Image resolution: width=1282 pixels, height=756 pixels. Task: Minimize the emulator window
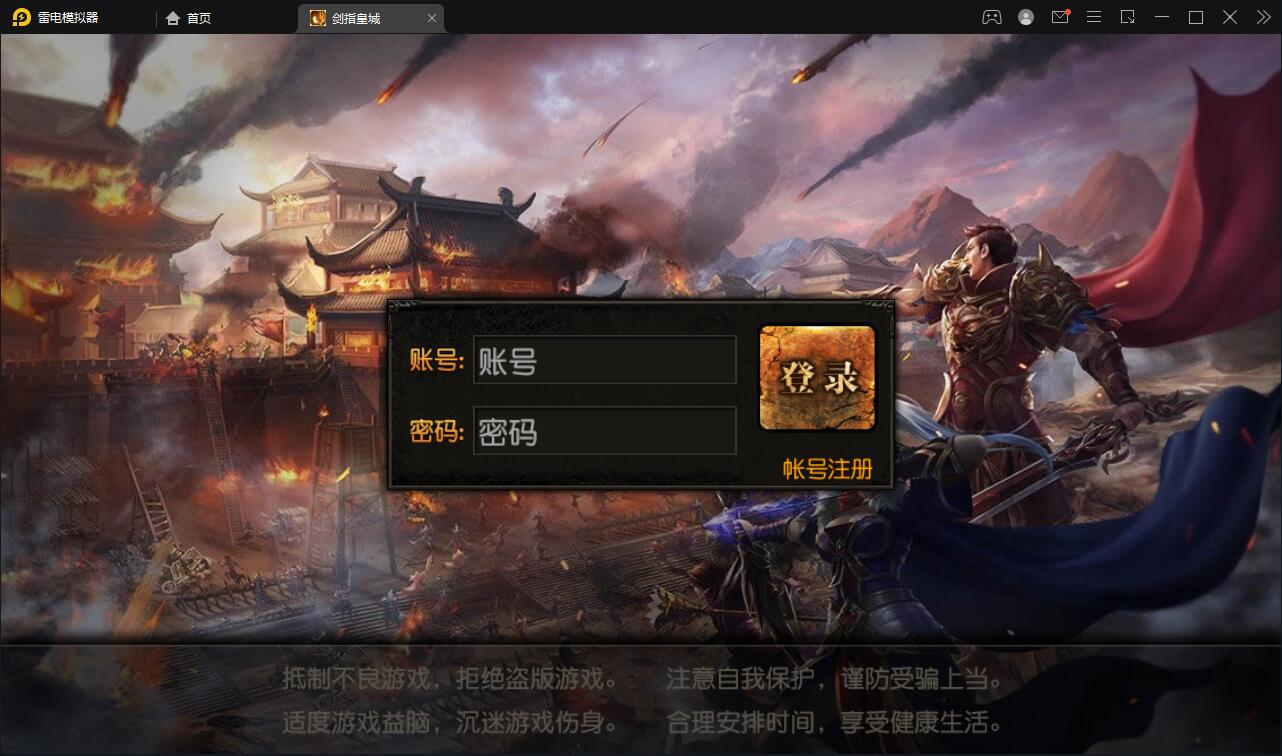(1161, 17)
